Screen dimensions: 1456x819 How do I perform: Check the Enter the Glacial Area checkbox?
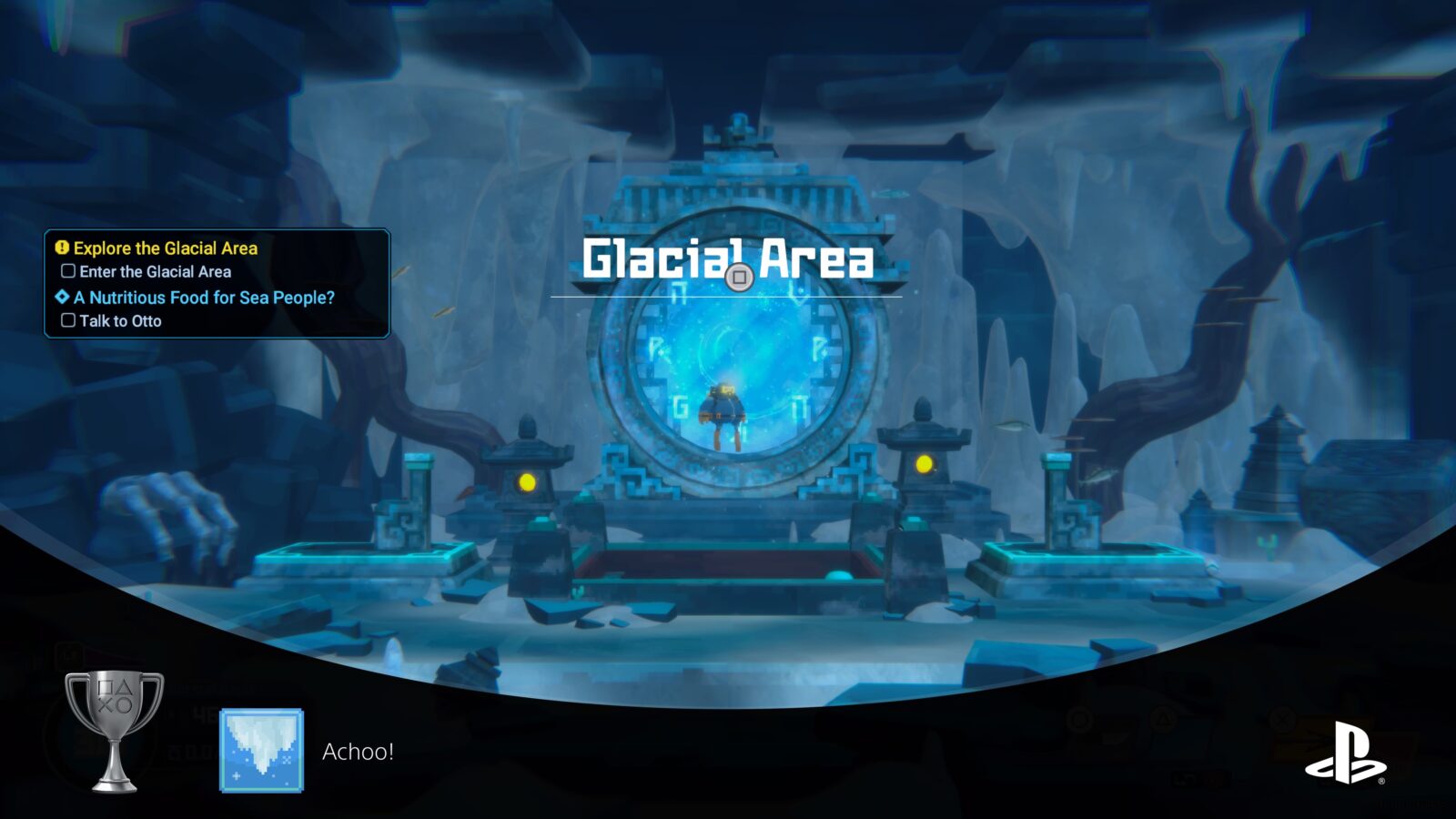click(x=67, y=270)
